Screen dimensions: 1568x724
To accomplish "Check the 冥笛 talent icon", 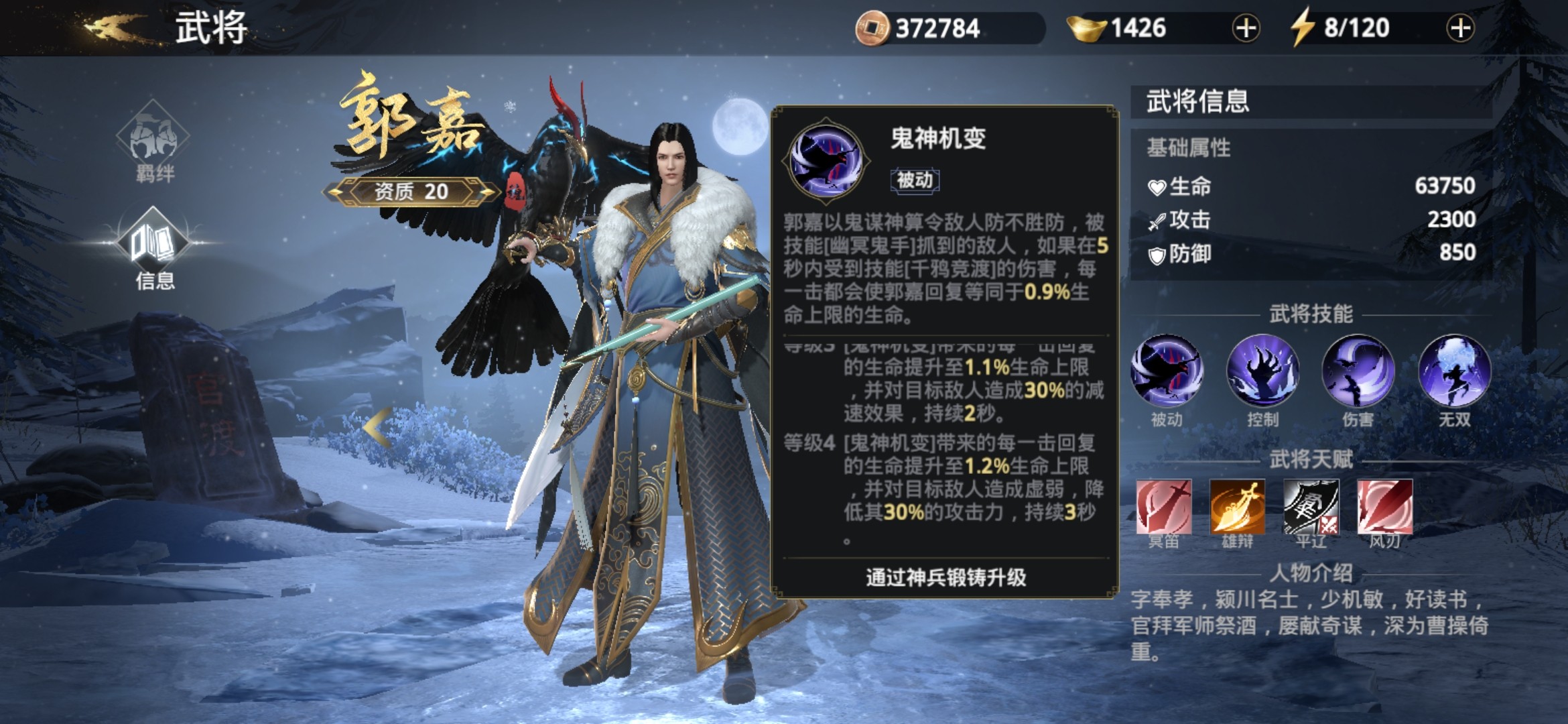I will (x=1164, y=507).
